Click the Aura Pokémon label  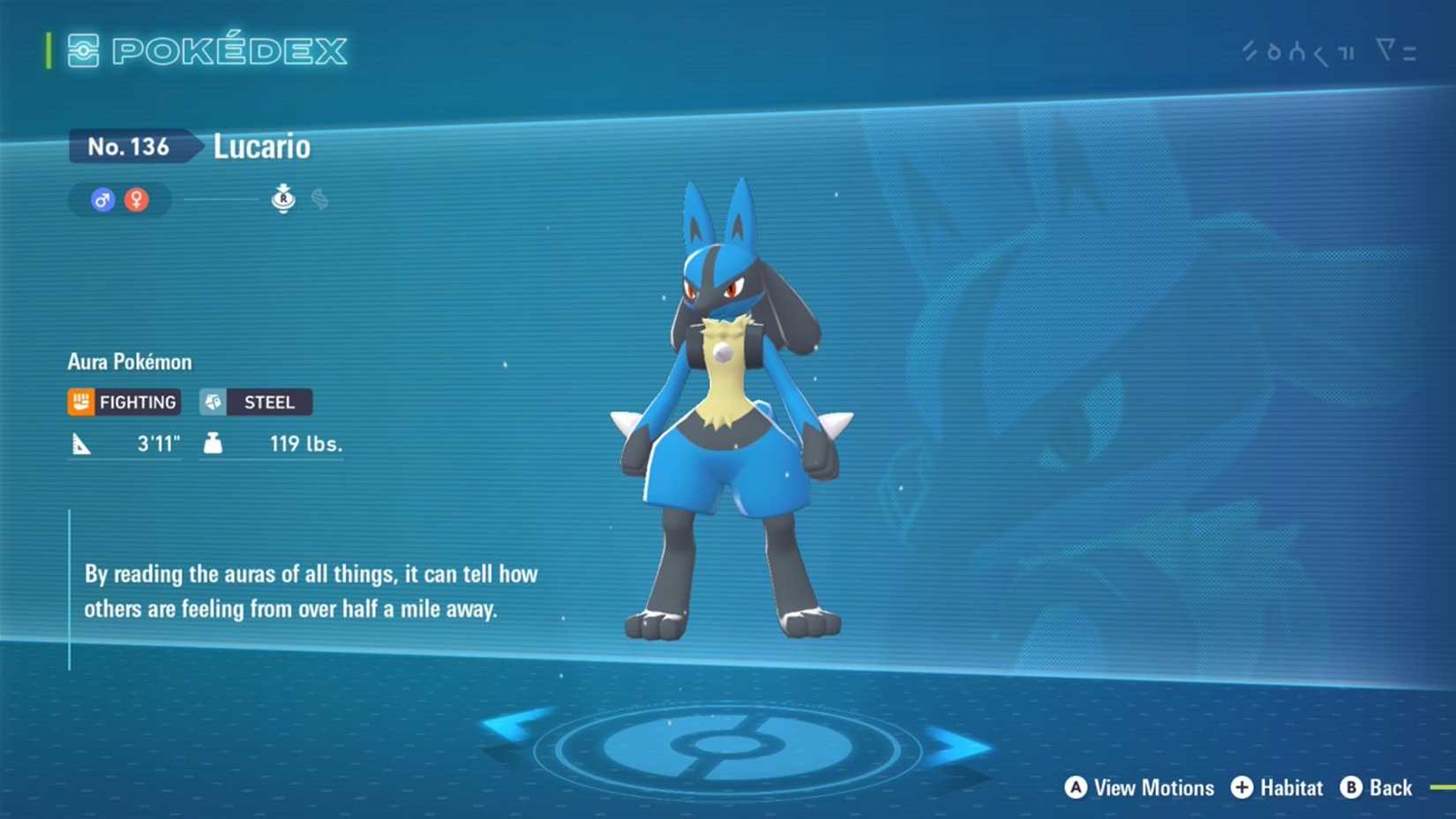(131, 362)
